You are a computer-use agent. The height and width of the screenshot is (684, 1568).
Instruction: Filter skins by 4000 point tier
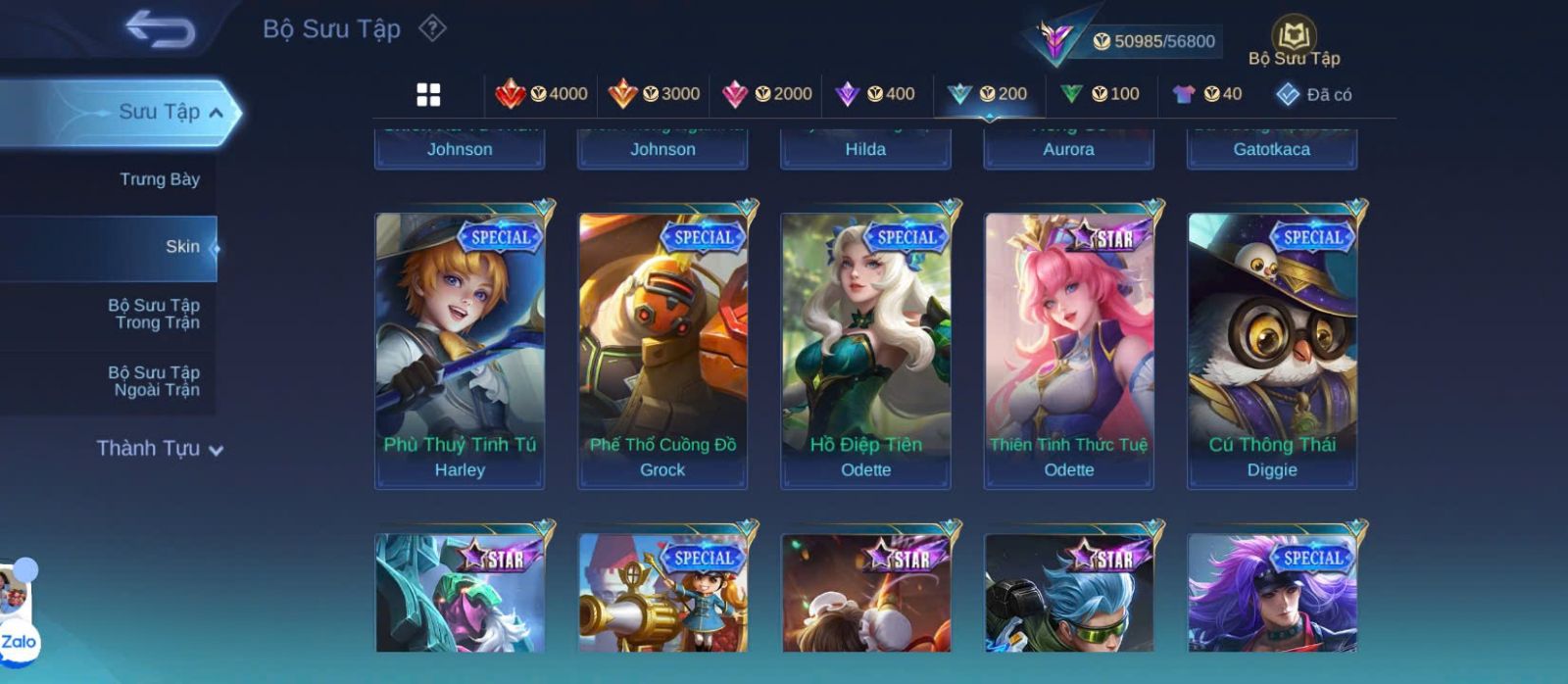(x=542, y=94)
